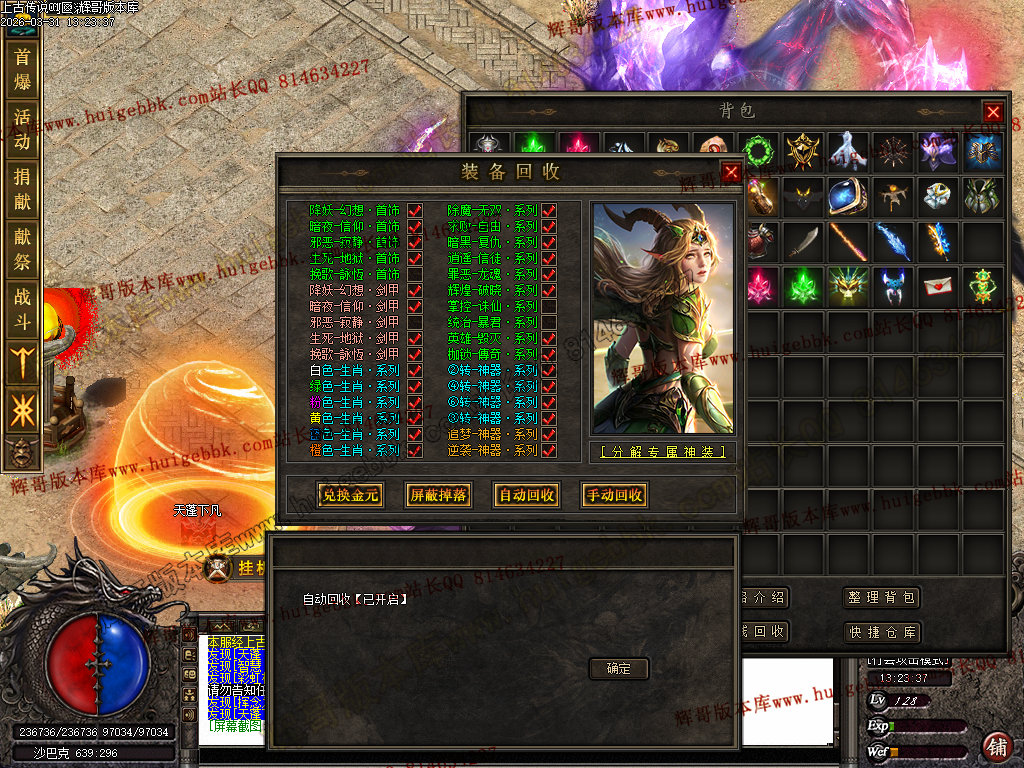
Task: Tick the 挽歌-詠恆·首饰 checkbox
Action: pos(414,275)
